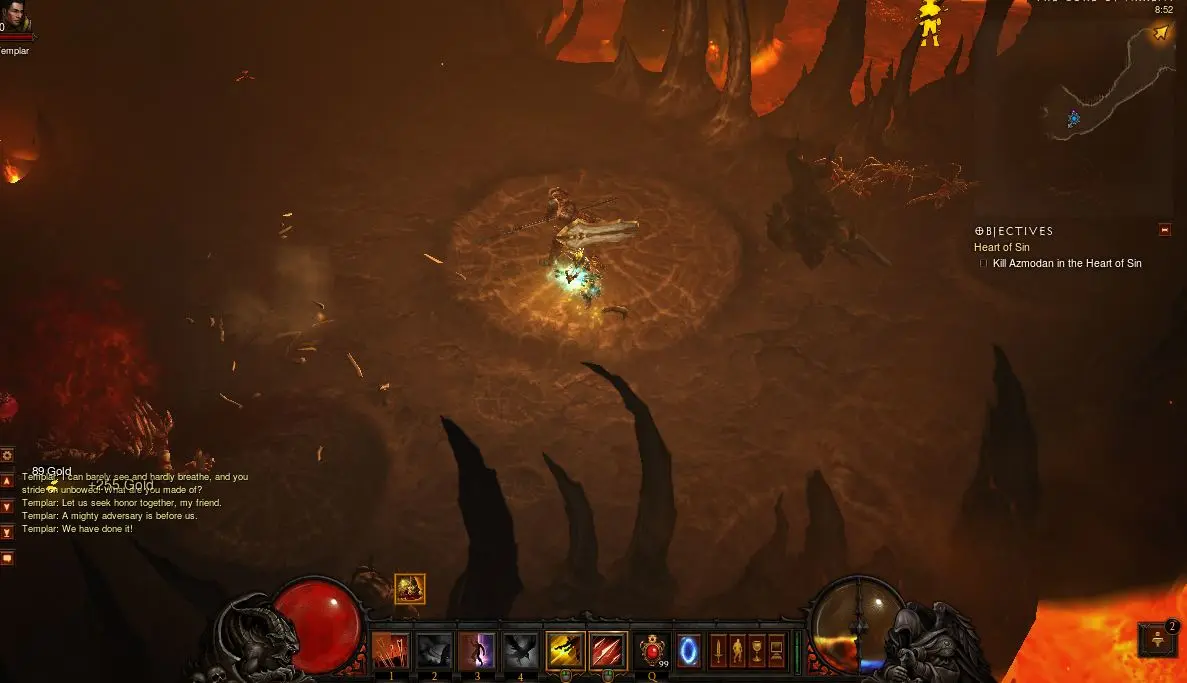The image size is (1187, 683).
Task: Activate the skill in hotbar slot 1
Action: coord(391,651)
